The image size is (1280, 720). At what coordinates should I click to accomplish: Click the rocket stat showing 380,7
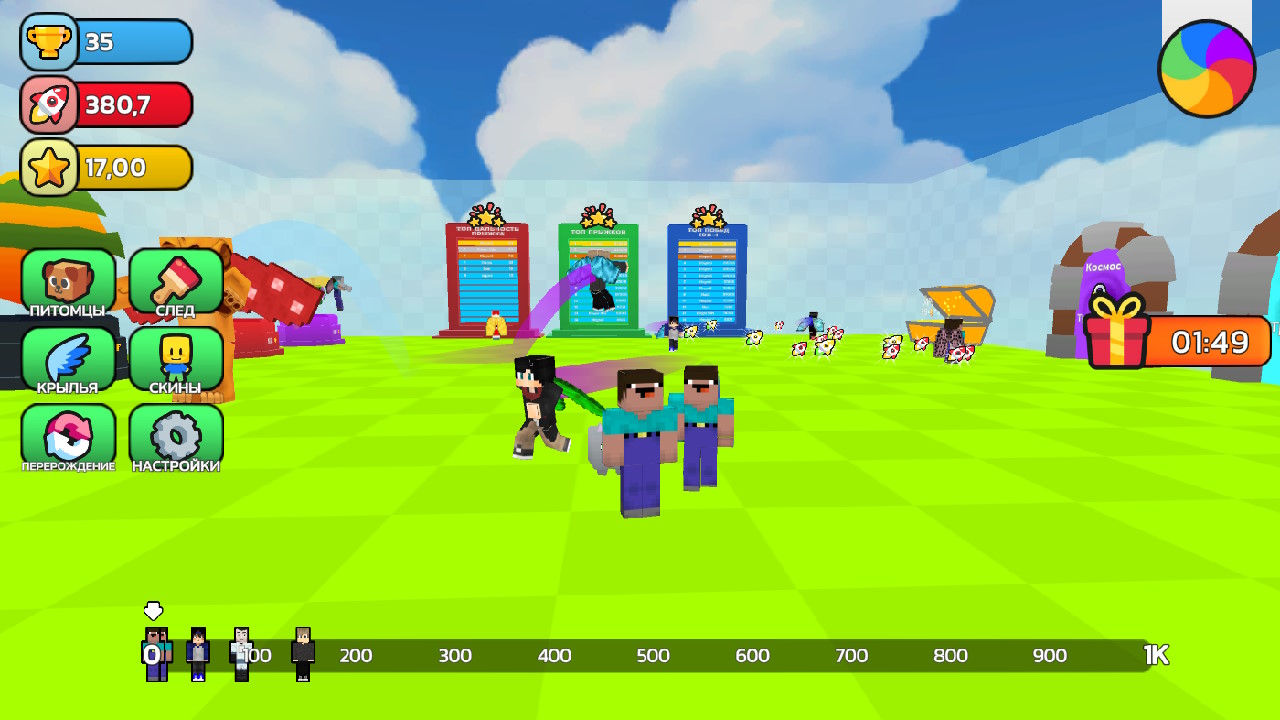105,104
